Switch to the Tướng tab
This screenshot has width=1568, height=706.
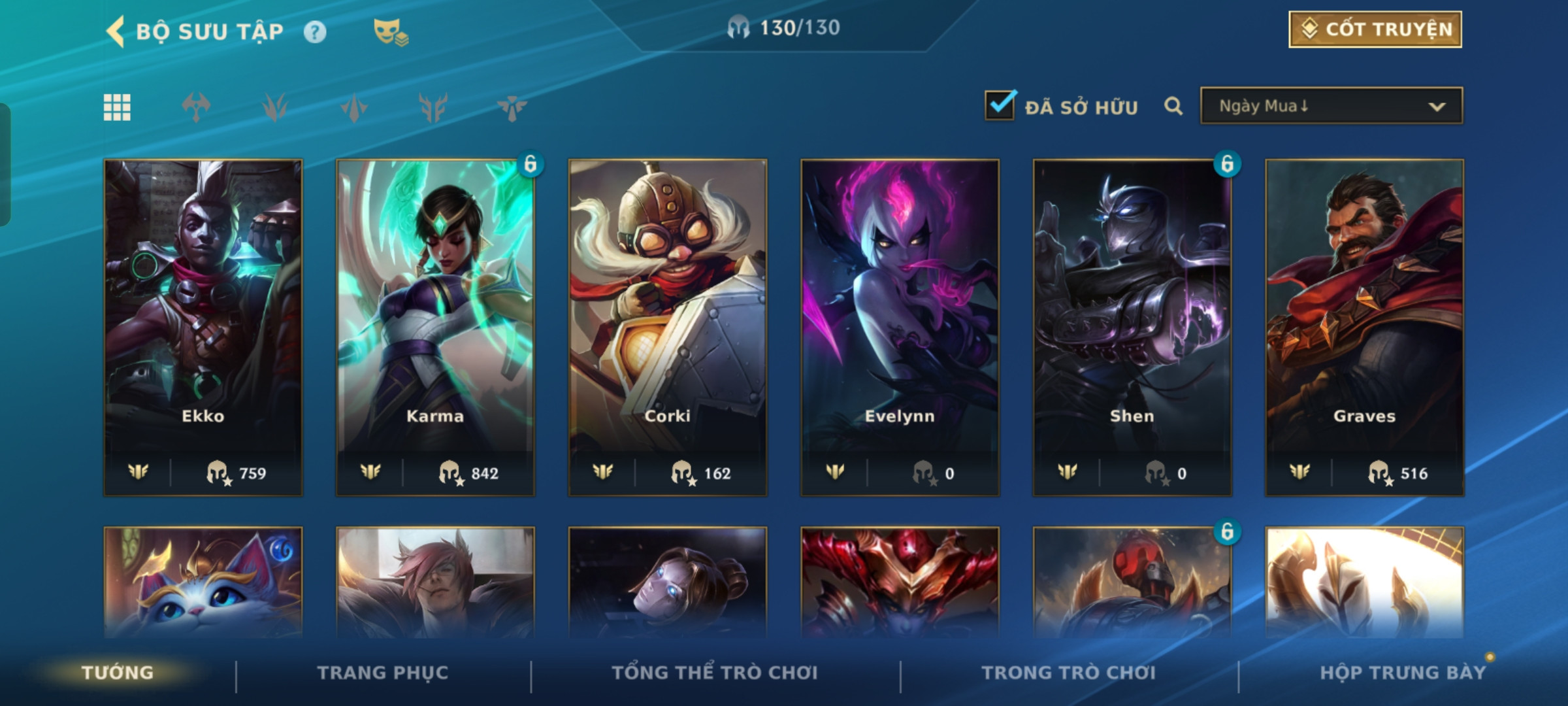point(118,673)
